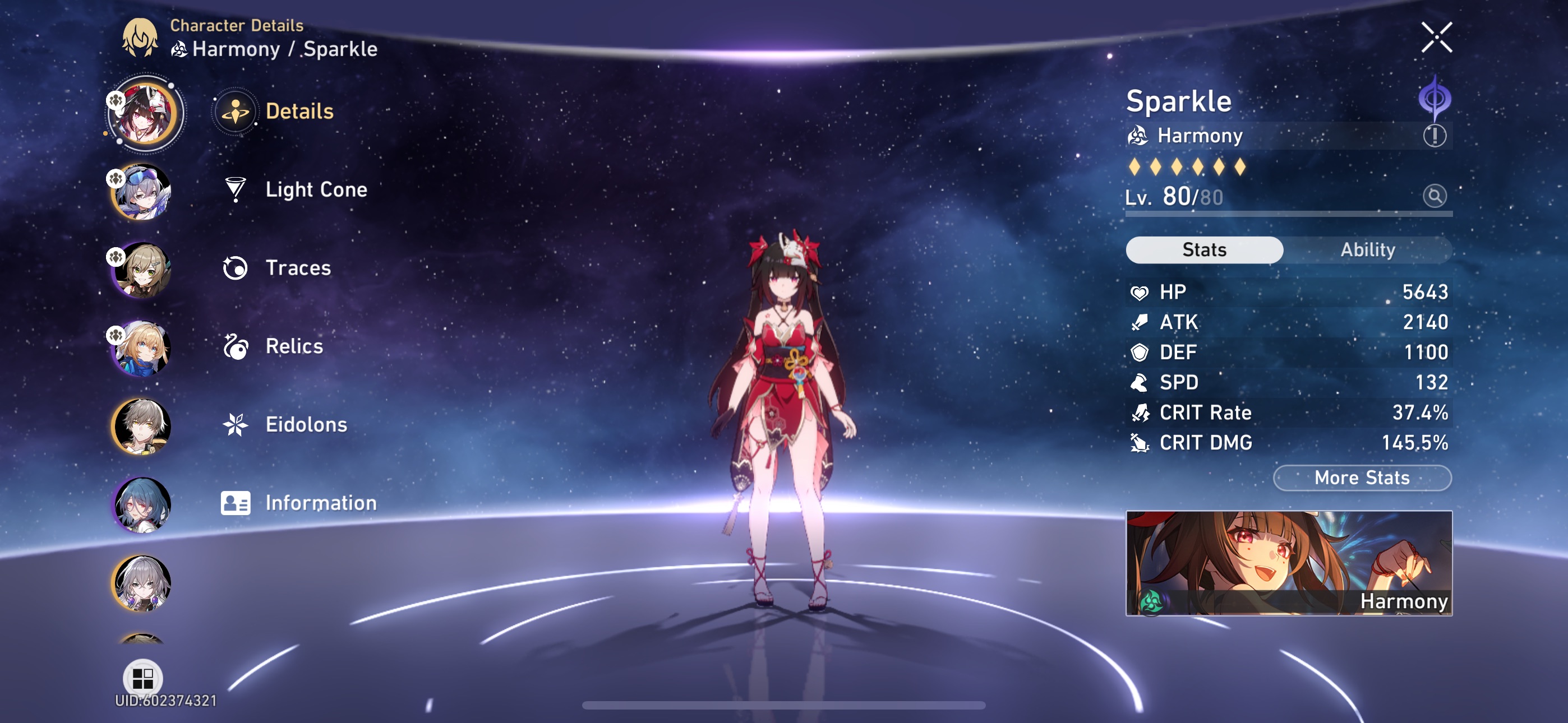This screenshot has height=723, width=1568.
Task: Open the exclamation notice icon
Action: pos(1436,137)
